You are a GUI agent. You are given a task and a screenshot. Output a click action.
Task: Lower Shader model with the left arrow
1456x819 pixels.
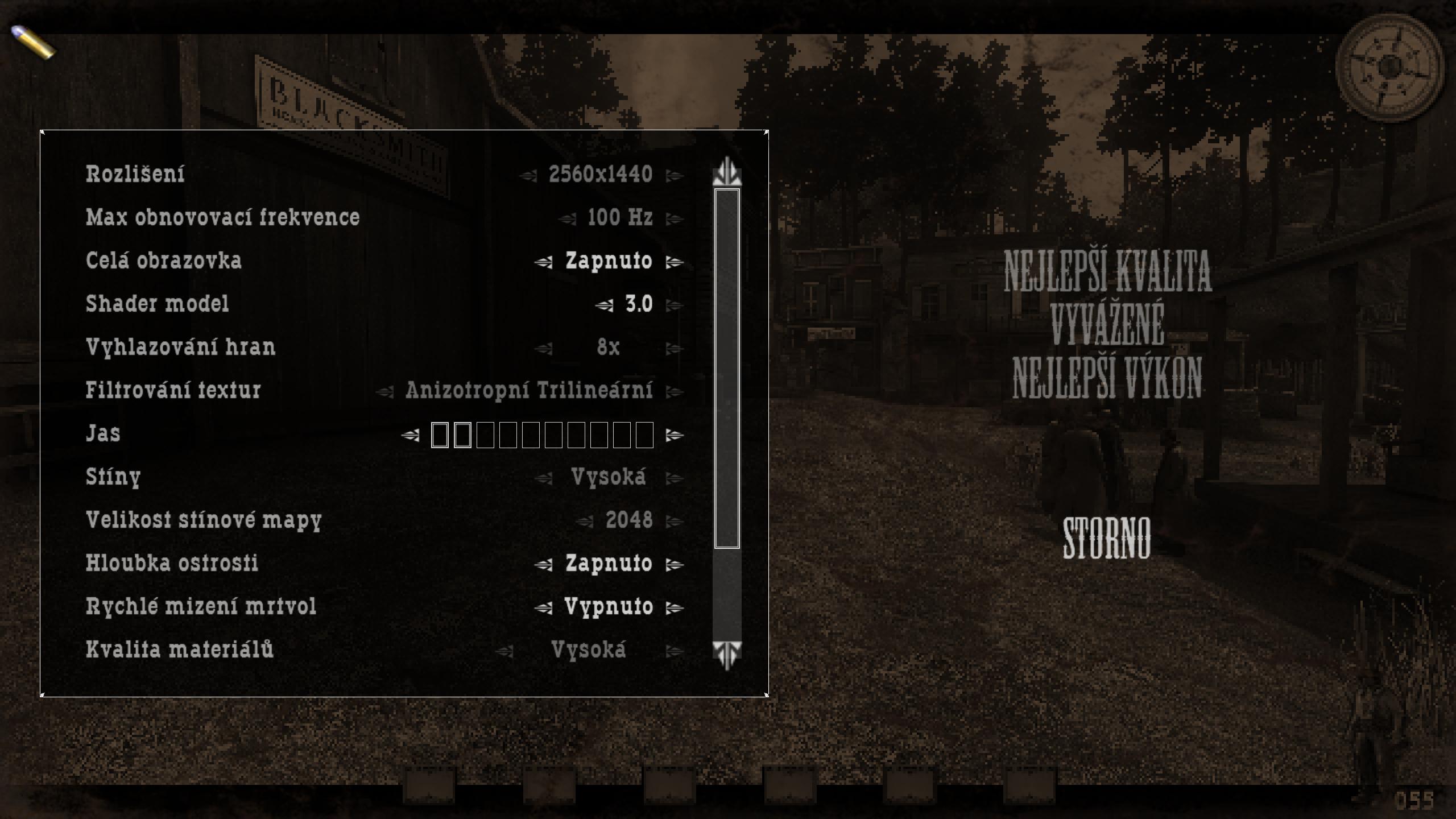pos(604,305)
